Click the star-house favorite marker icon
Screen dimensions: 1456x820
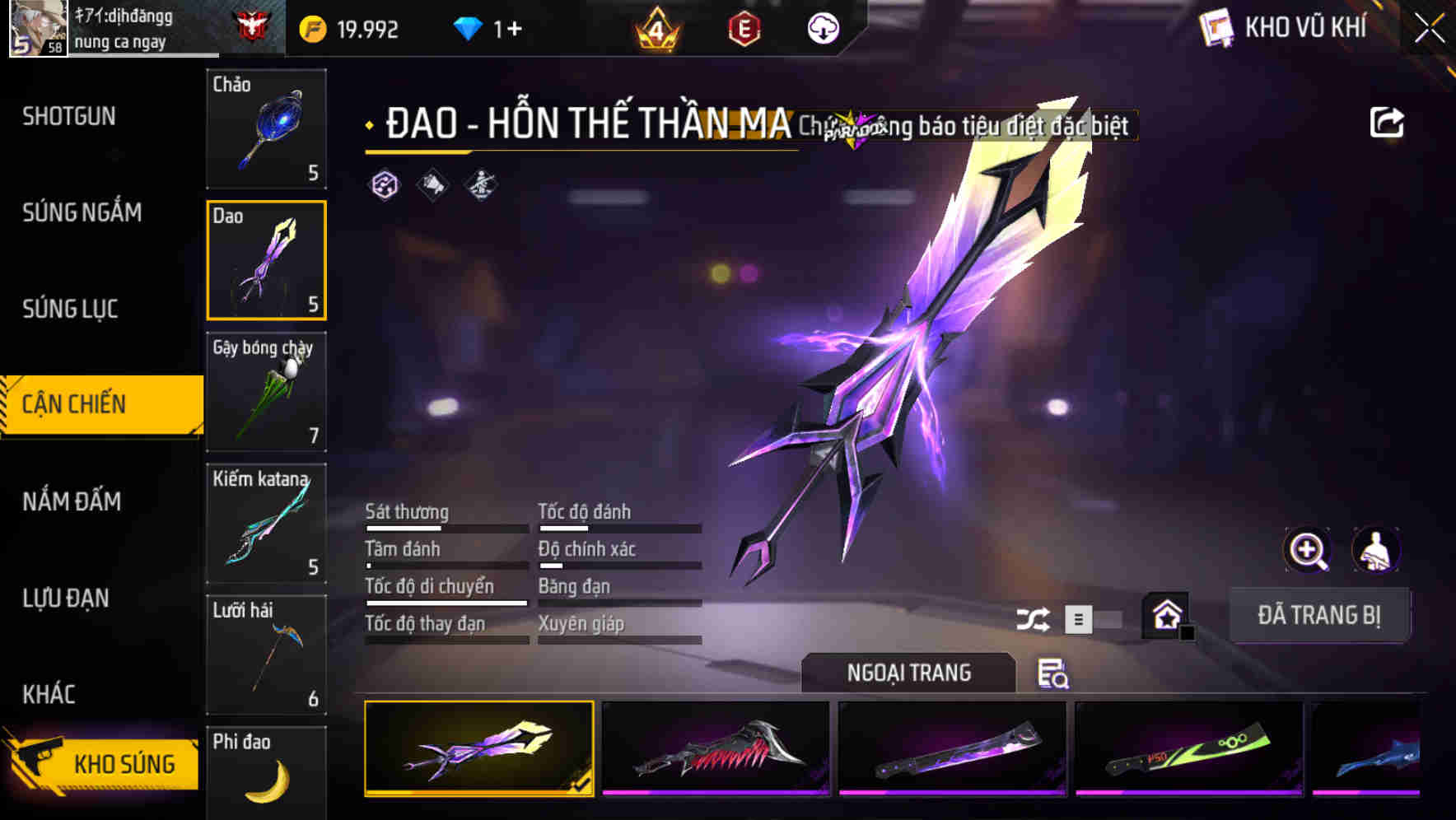pos(1166,616)
